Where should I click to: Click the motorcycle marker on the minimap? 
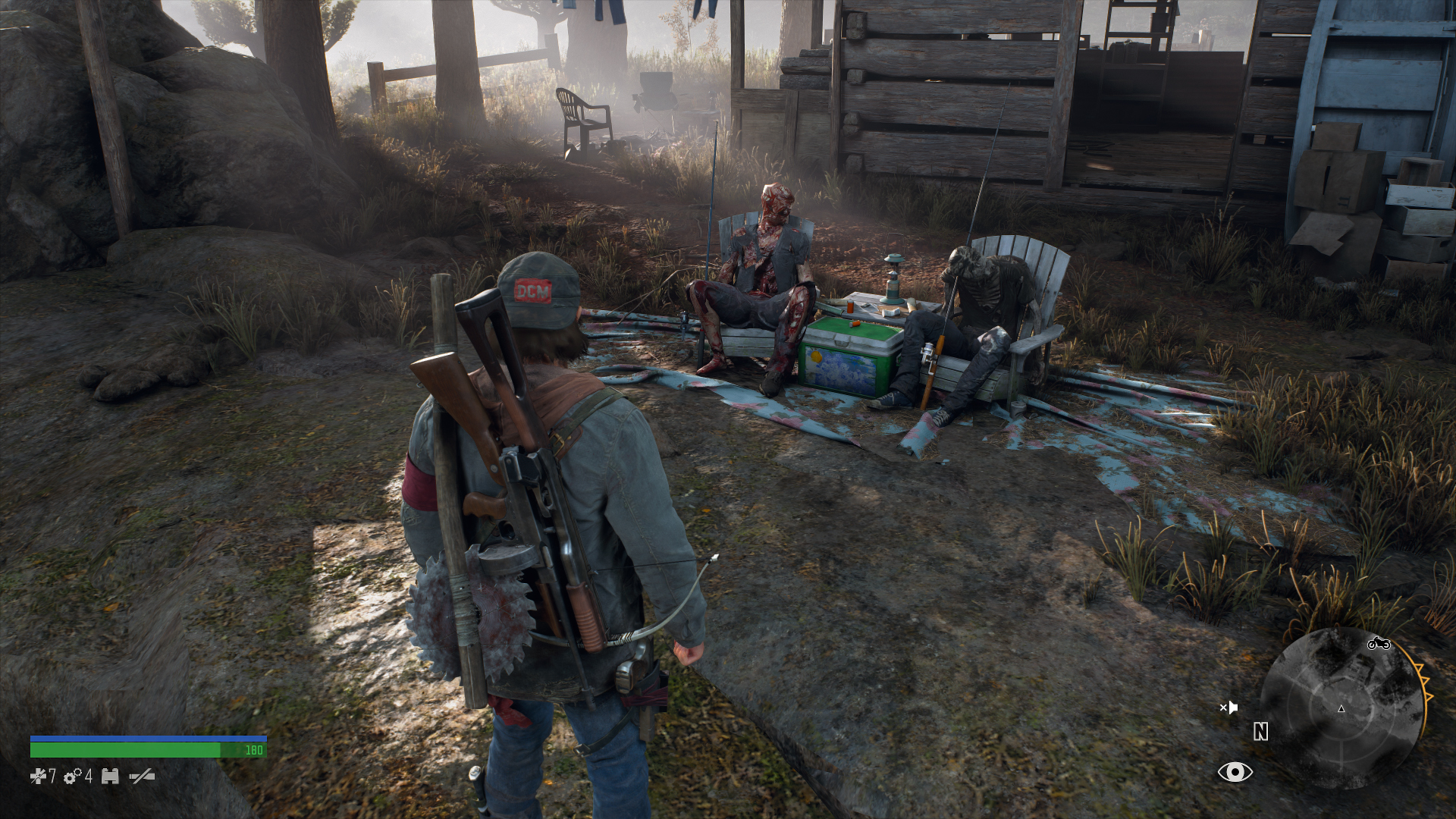point(1378,644)
